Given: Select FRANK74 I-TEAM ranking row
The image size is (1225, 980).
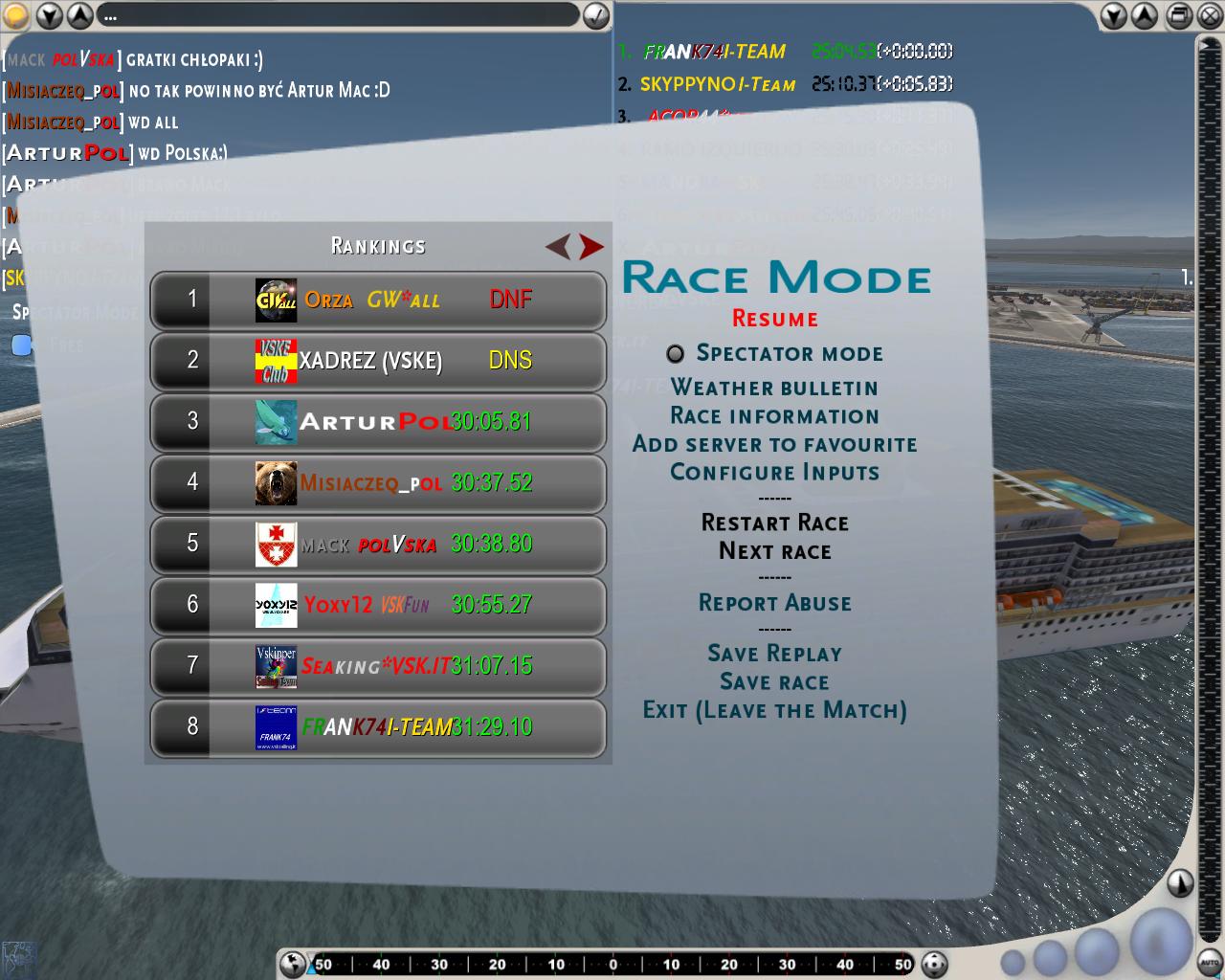Looking at the screenshot, I should pos(378,727).
